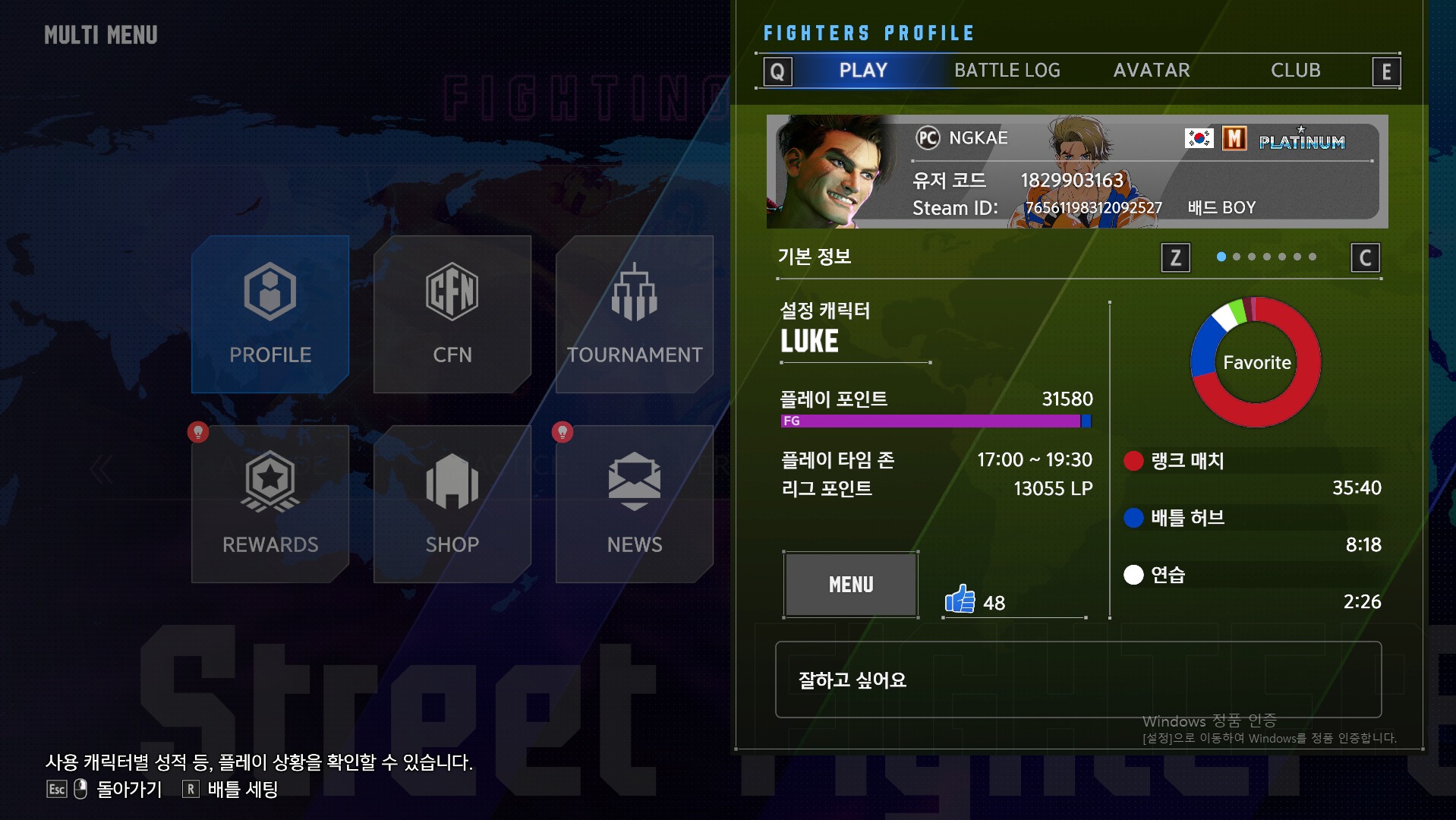1456x820 pixels.
Task: Open the AVATAR tab
Action: pos(1151,70)
